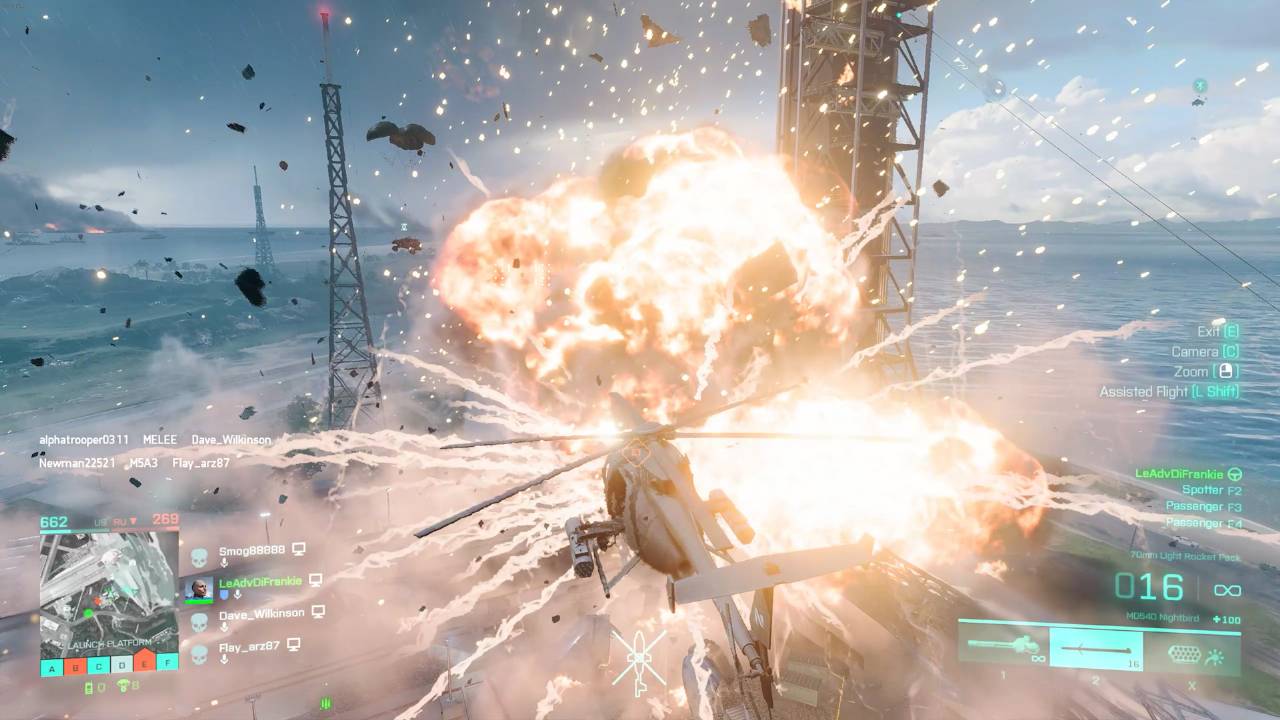Click squad member Smog88888

tap(252, 550)
